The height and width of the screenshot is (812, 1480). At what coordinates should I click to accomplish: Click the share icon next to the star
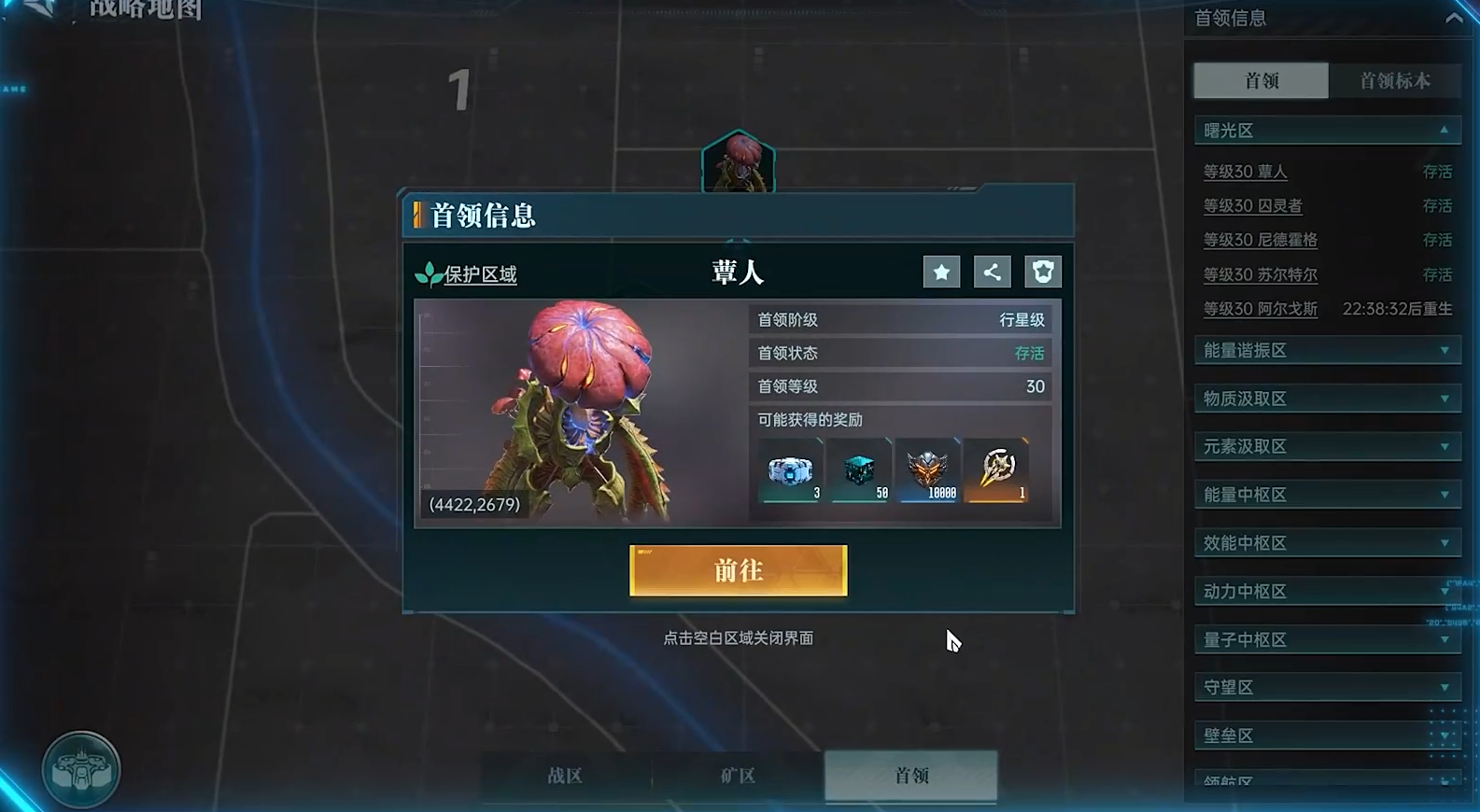click(992, 272)
